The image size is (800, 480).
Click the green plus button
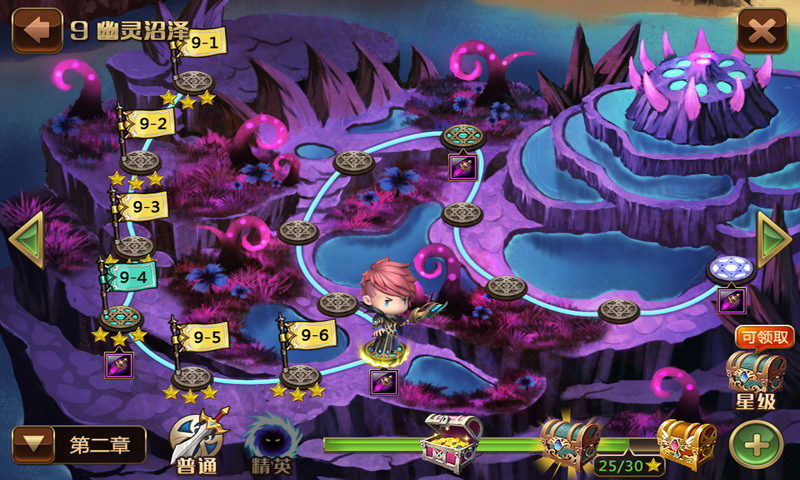pos(756,443)
